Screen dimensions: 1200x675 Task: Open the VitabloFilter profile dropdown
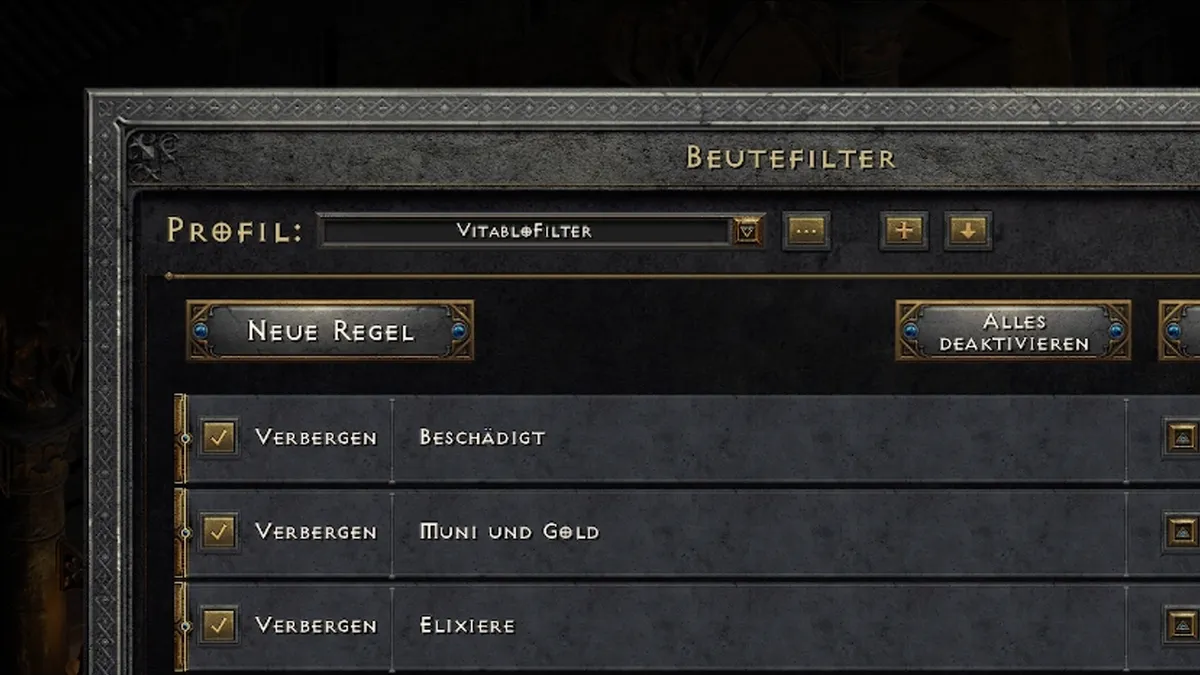(747, 232)
